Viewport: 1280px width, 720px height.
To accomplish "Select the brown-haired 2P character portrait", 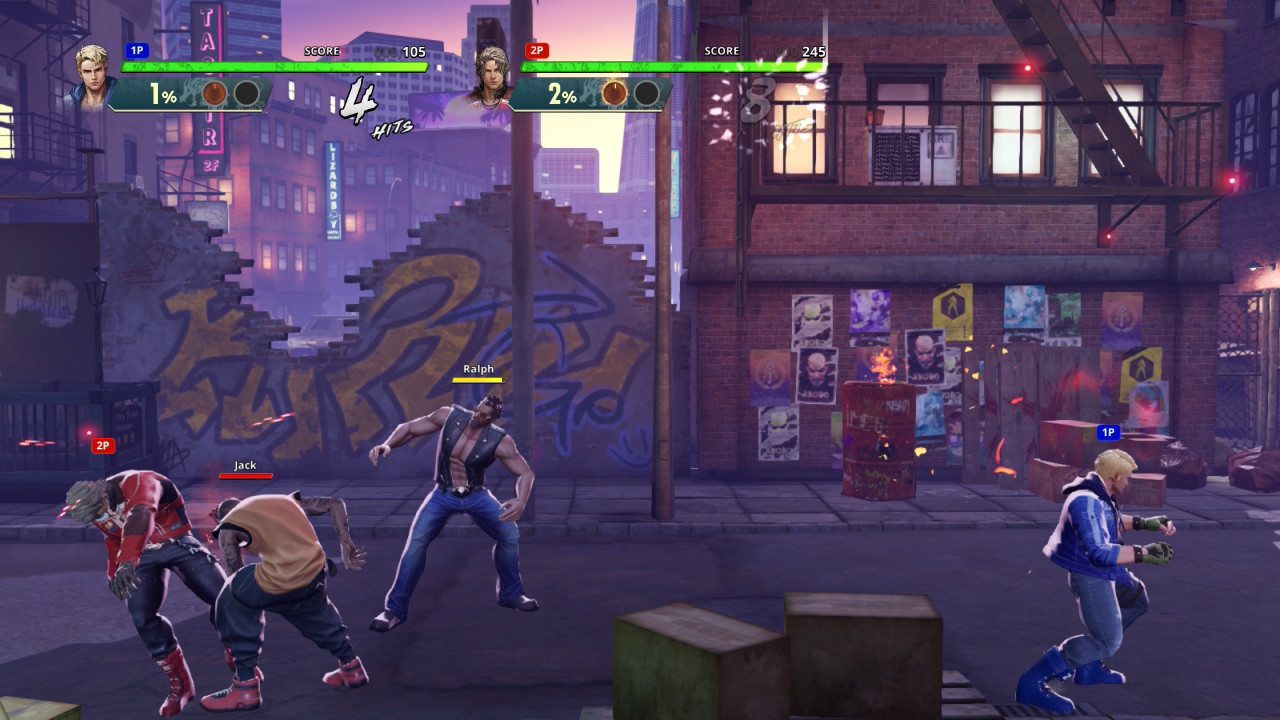I will point(491,76).
